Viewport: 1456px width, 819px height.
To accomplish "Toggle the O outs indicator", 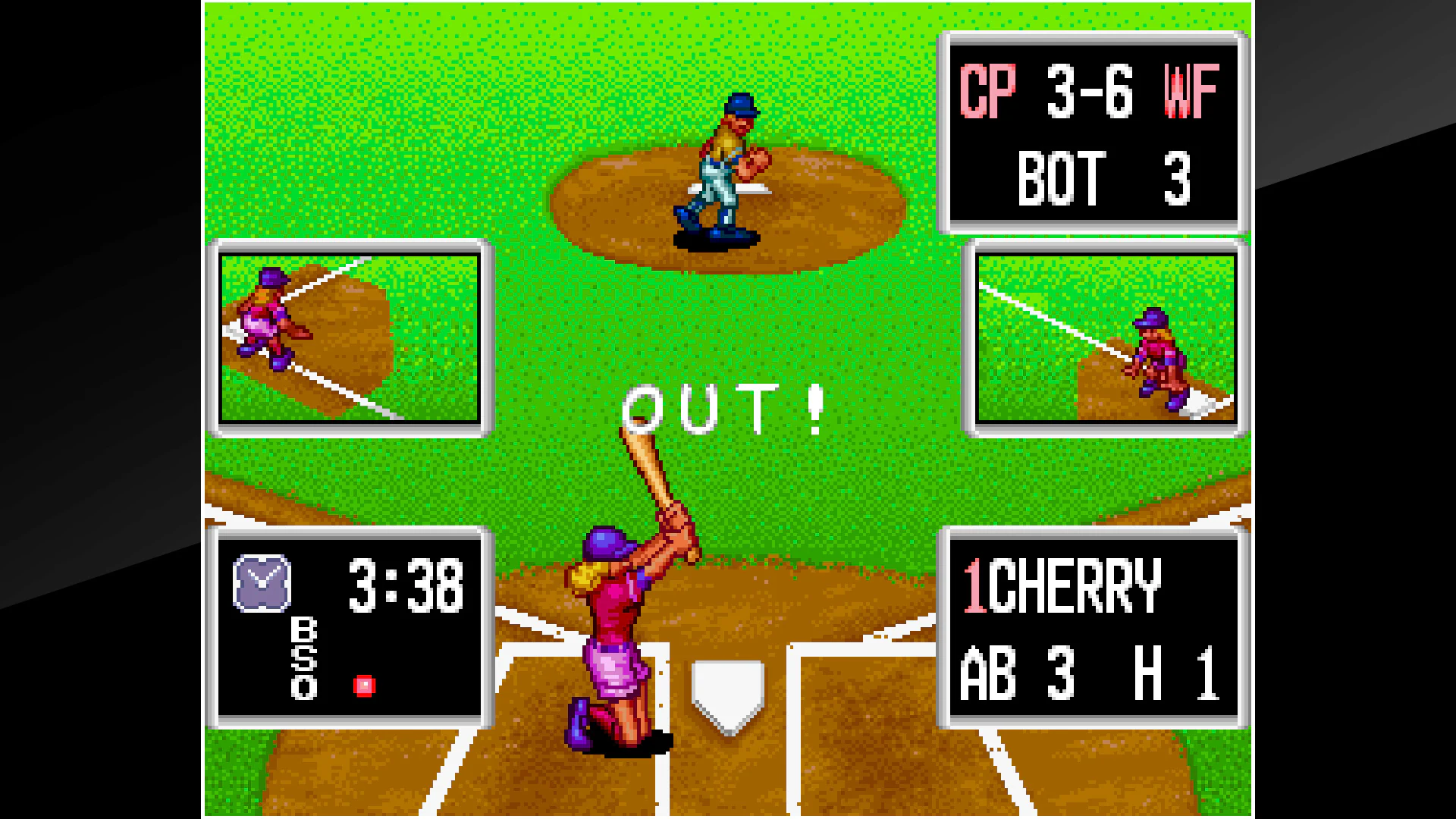I will tap(303, 688).
